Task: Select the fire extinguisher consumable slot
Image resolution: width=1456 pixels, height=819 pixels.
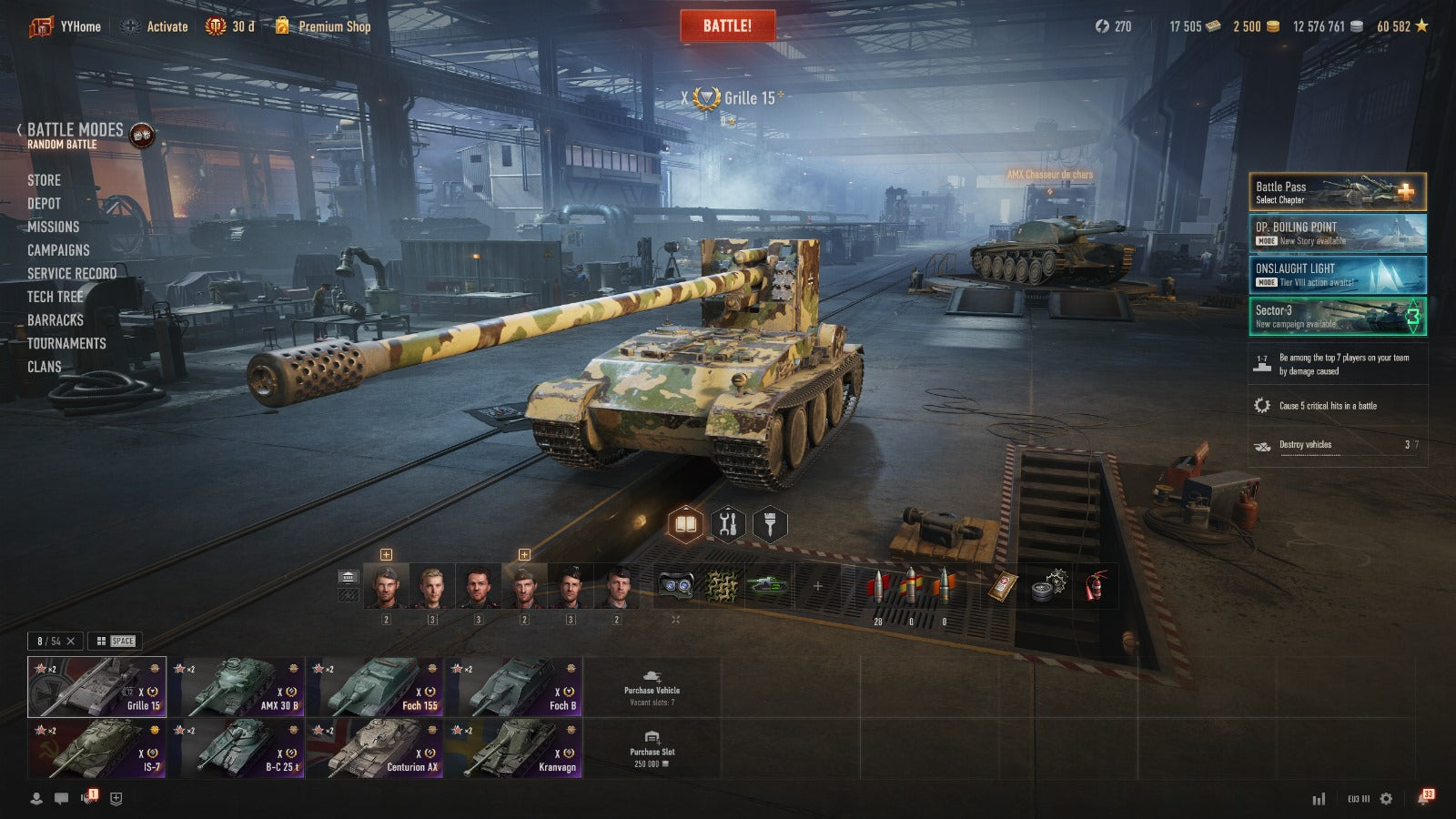Action: click(x=1096, y=586)
